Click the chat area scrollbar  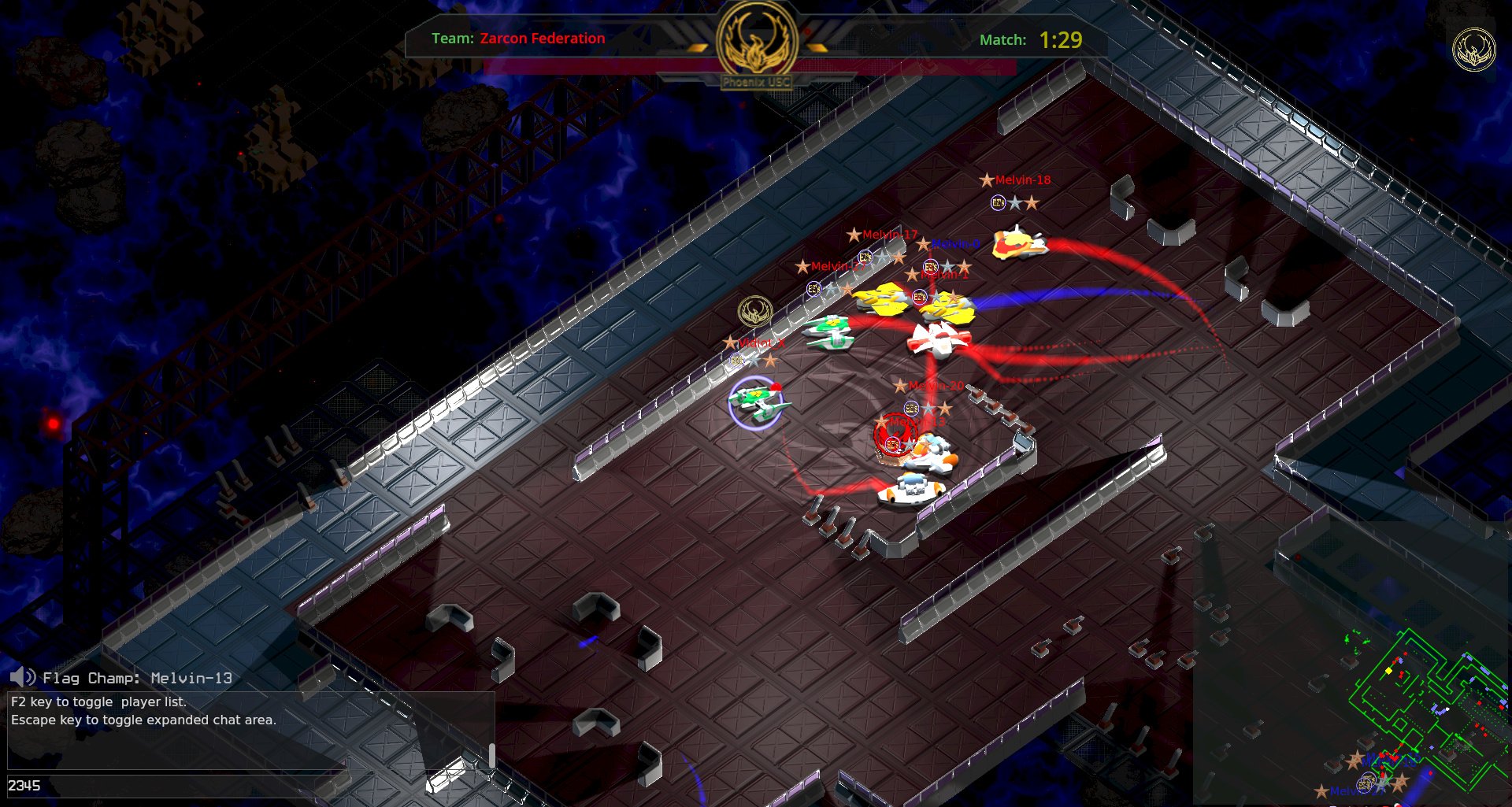click(x=492, y=754)
